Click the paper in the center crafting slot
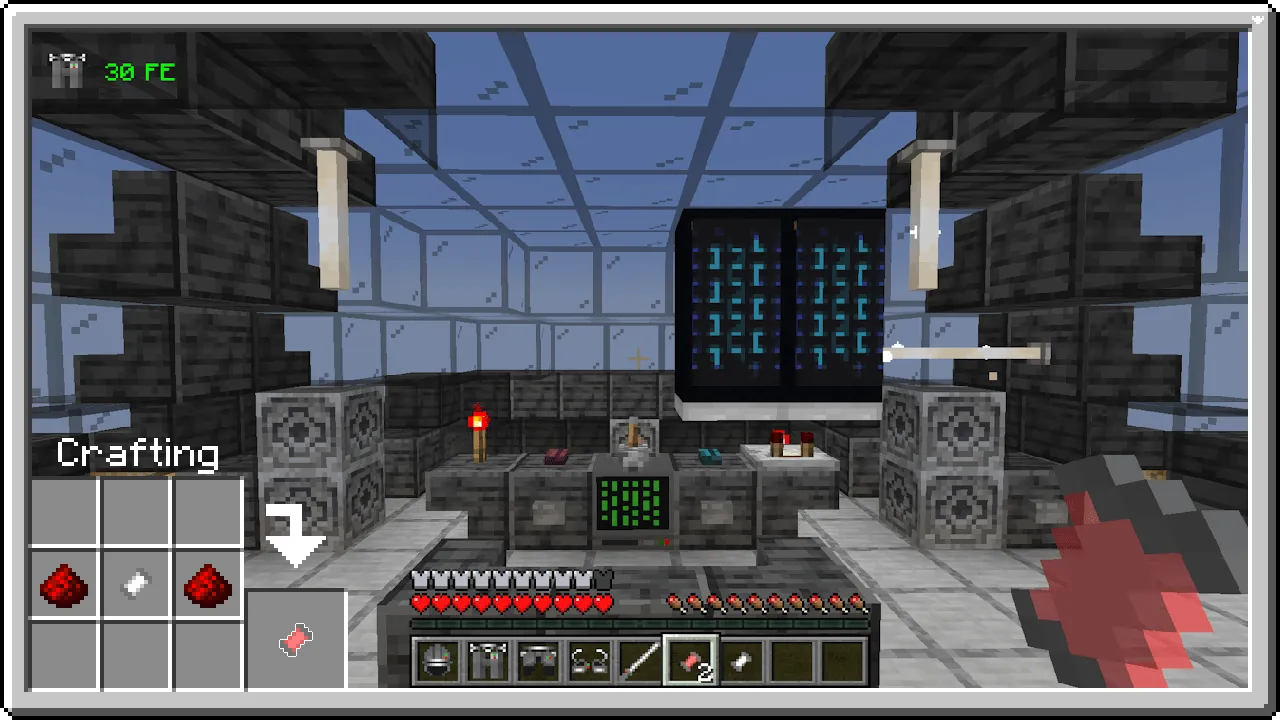Viewport: 1280px width, 720px height. [x=136, y=585]
